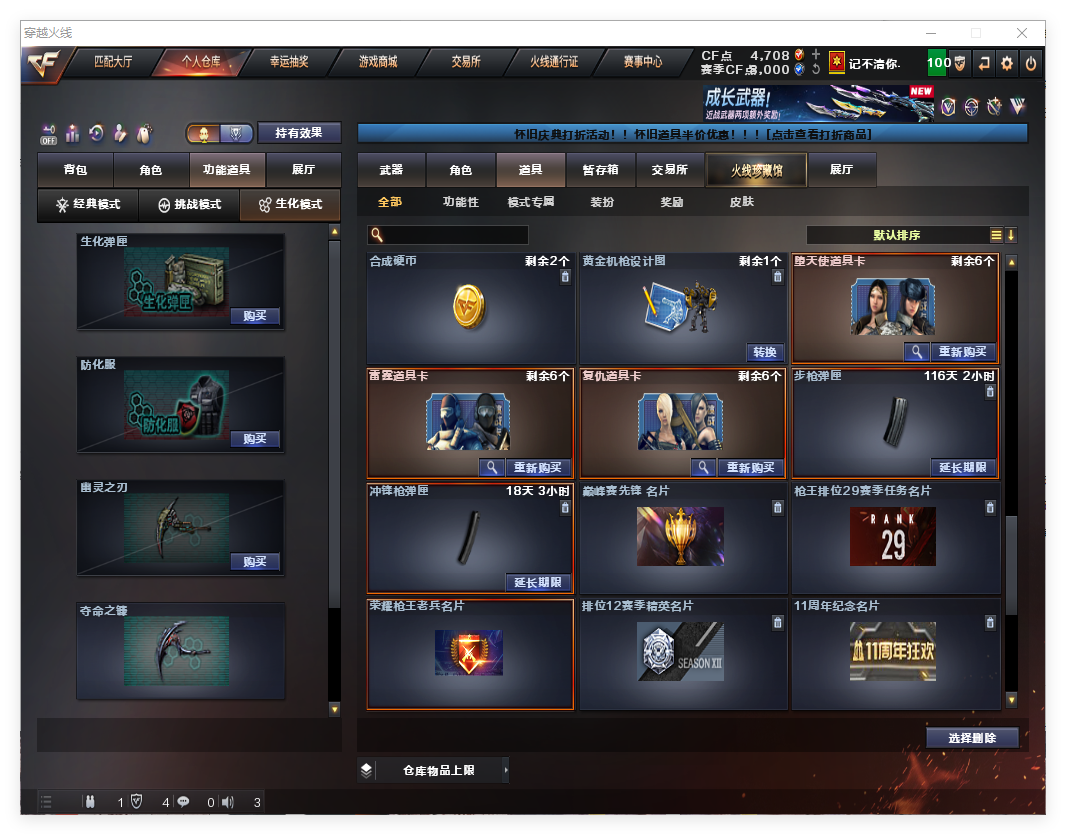Open the 赛事中心 event center
The height and width of the screenshot is (835, 1066).
pyautogui.click(x=643, y=62)
